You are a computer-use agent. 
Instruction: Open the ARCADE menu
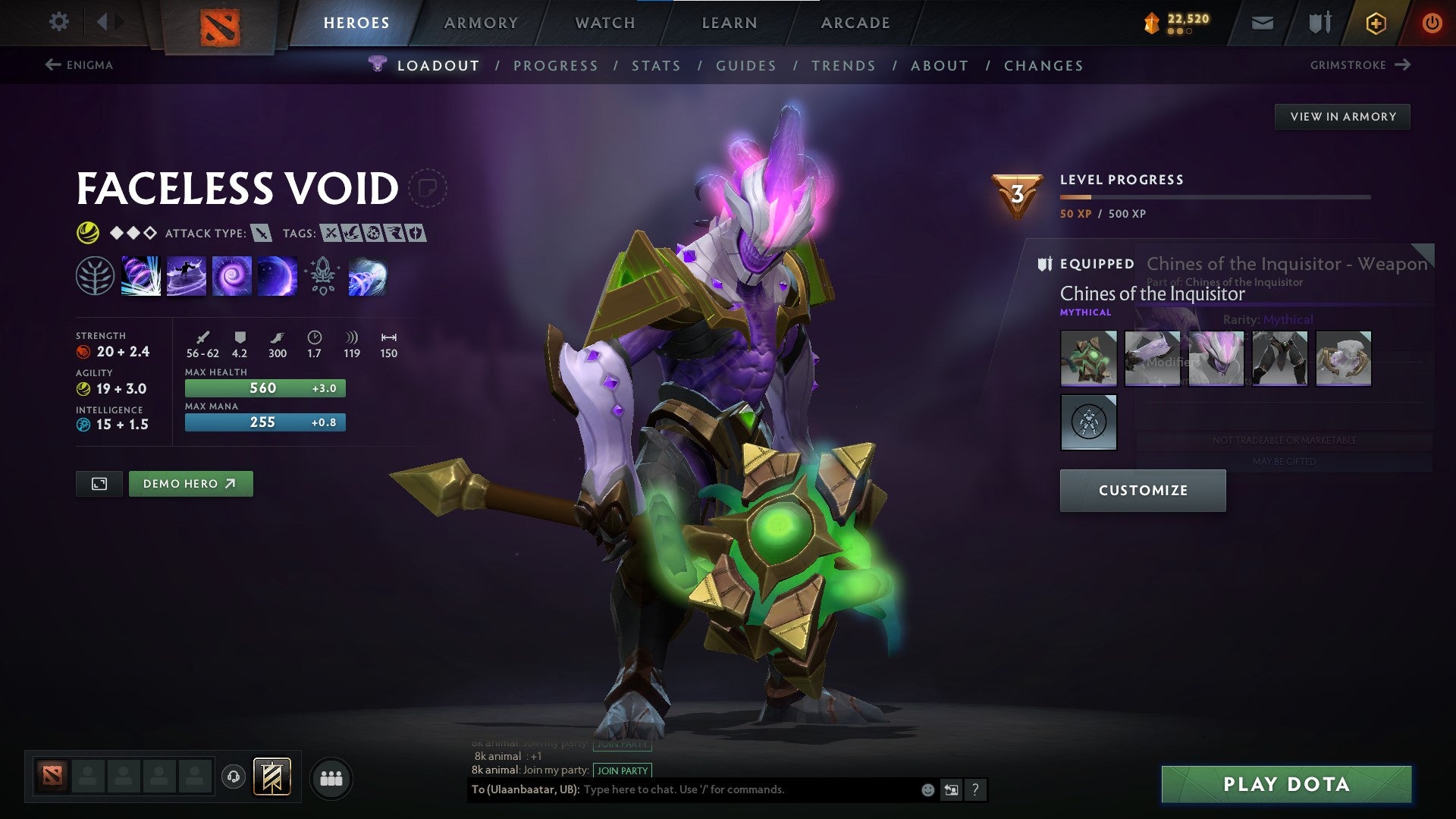point(855,23)
